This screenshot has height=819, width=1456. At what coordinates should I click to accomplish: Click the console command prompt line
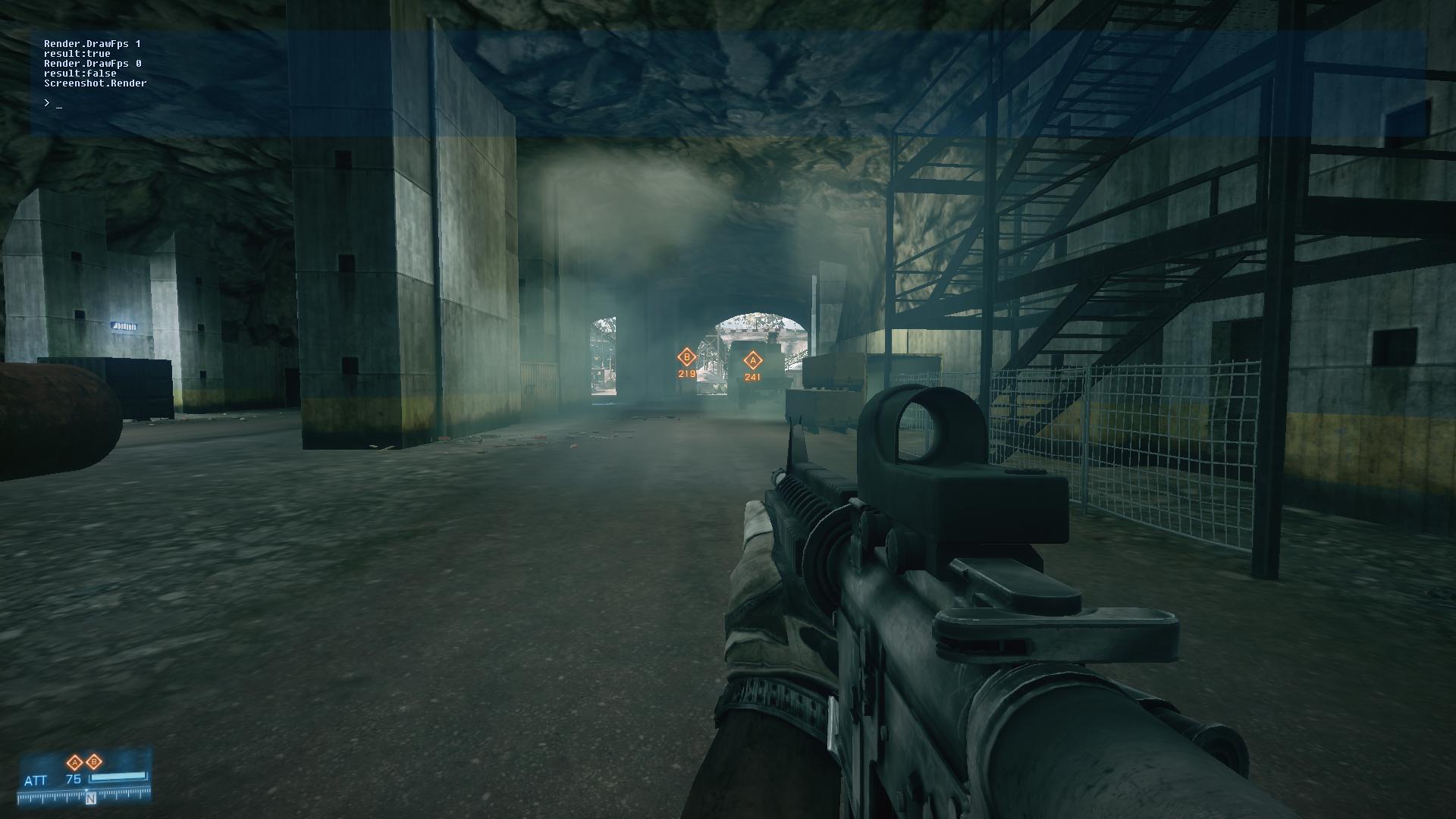[x=53, y=102]
